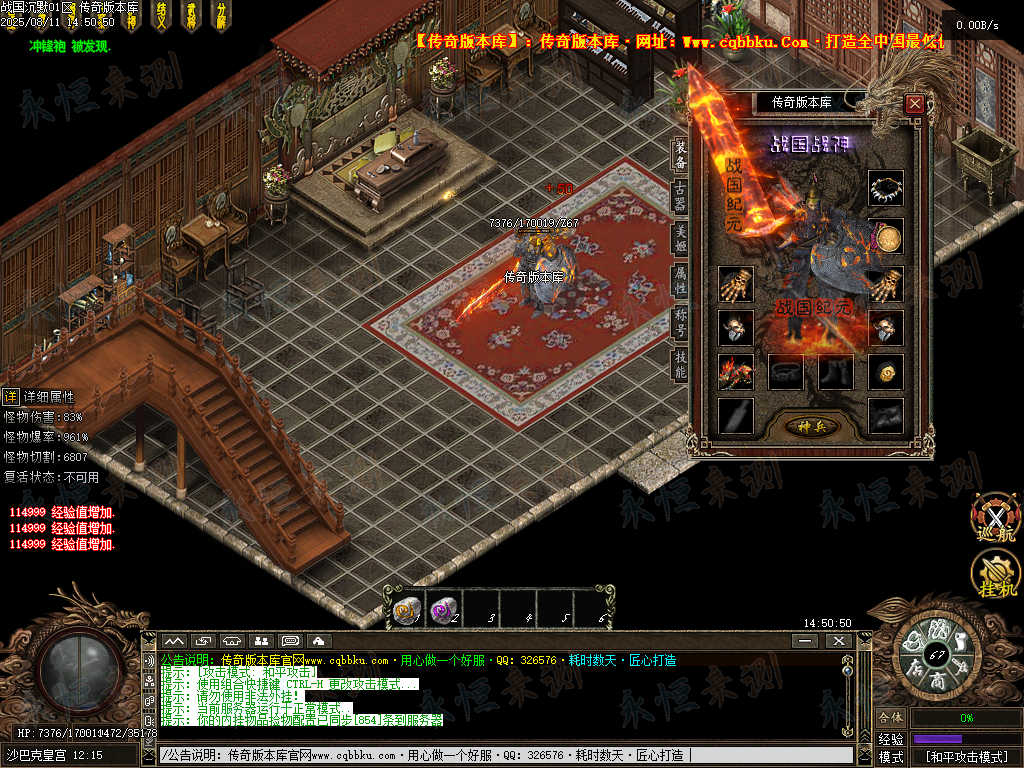Open the 技能 skills tab

click(x=681, y=365)
